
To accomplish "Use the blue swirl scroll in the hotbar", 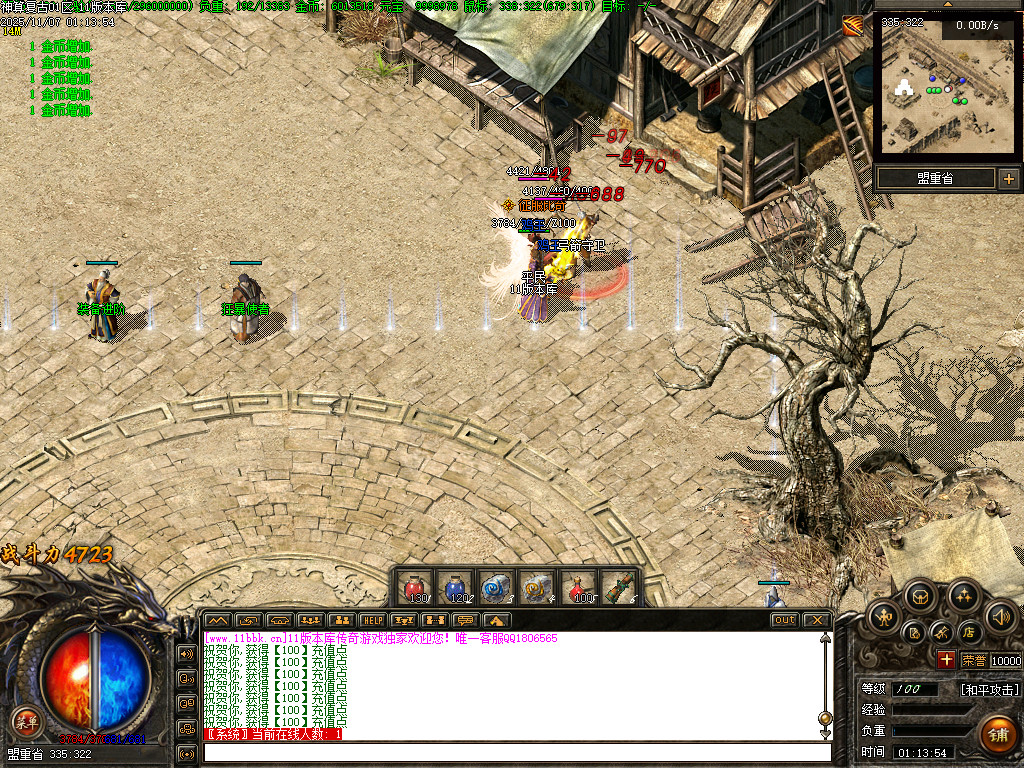I will pyautogui.click(x=496, y=587).
